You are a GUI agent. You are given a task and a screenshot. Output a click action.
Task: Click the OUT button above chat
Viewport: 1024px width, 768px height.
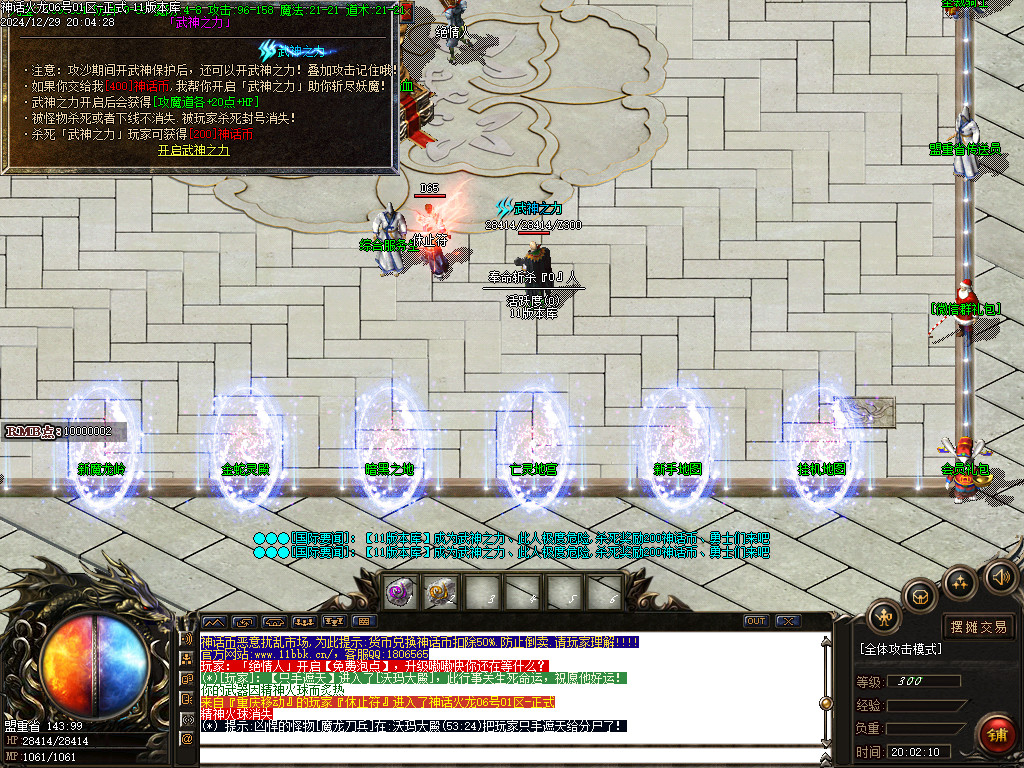coord(756,621)
